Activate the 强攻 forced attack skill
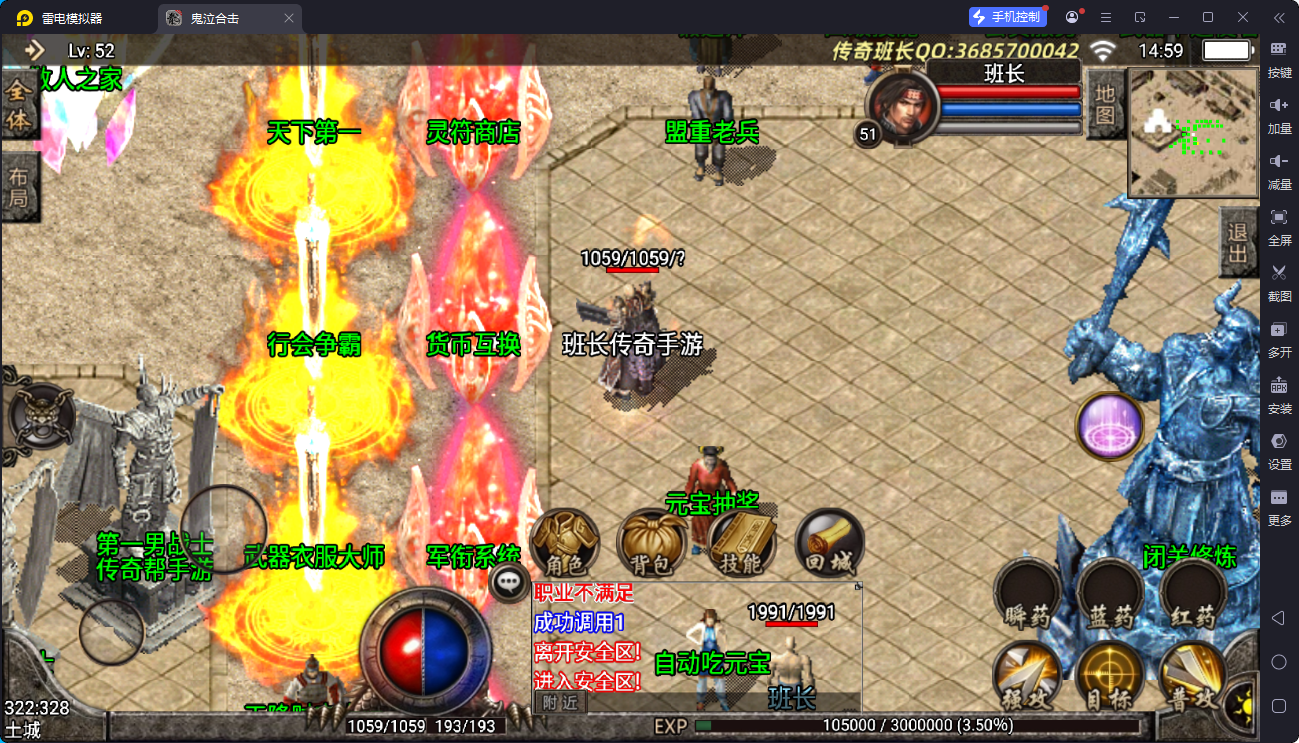 coord(1027,677)
